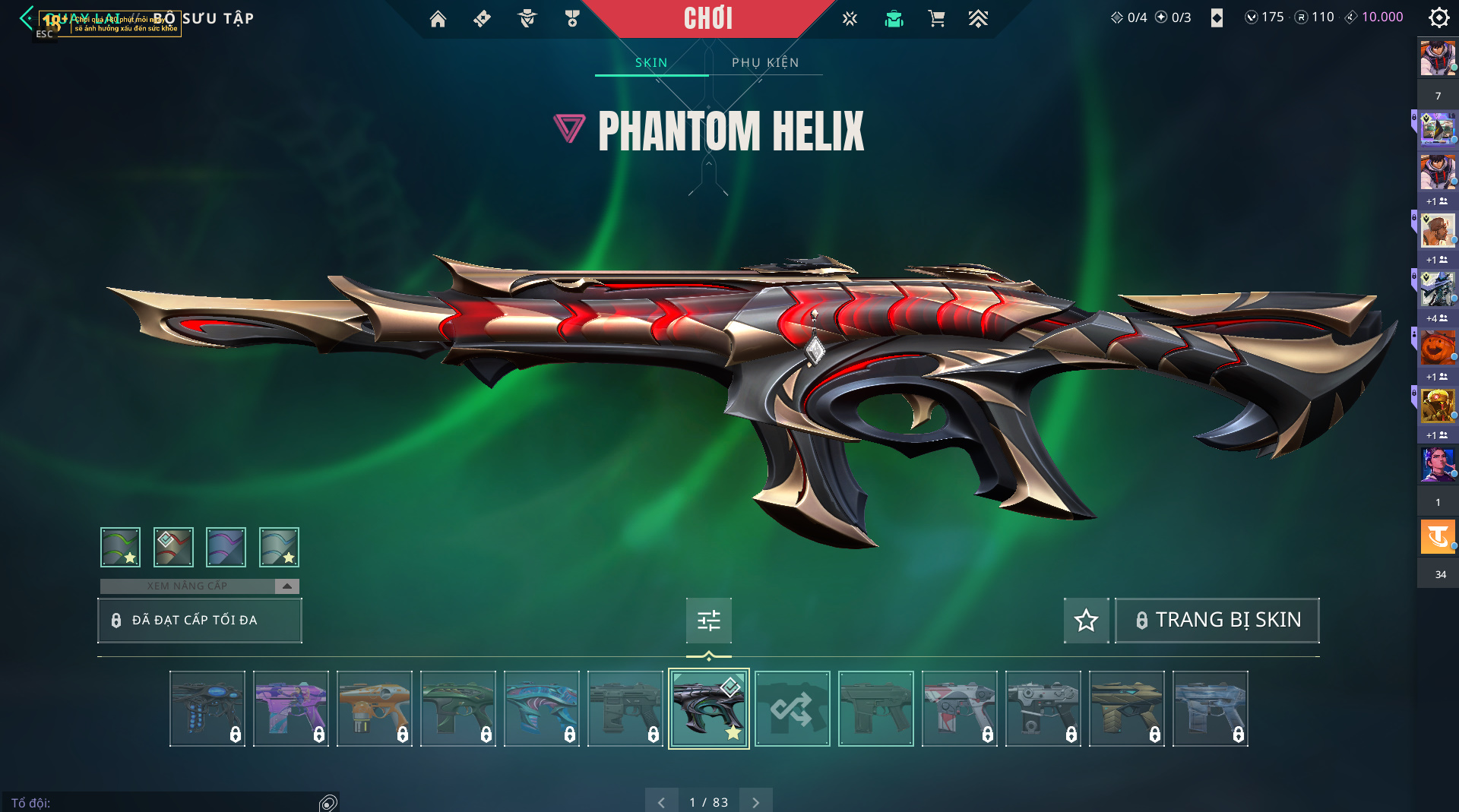
Task: Go back using the arrow button
Action: click(27, 17)
